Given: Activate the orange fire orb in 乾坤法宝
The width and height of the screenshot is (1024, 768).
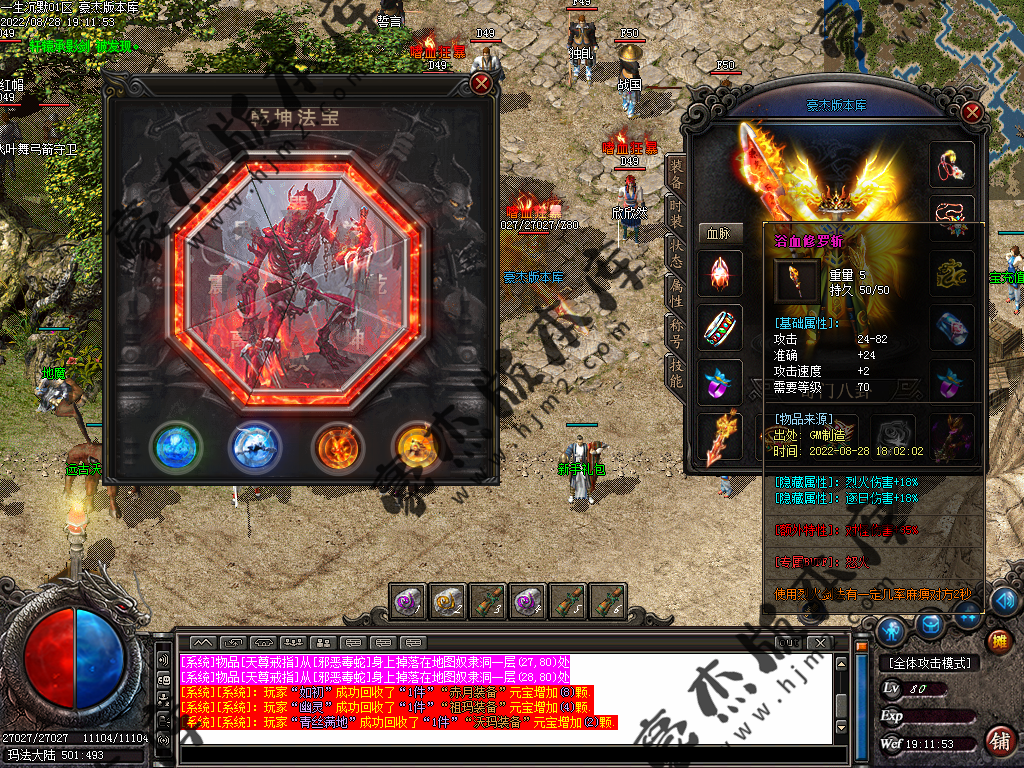Looking at the screenshot, I should [335, 446].
